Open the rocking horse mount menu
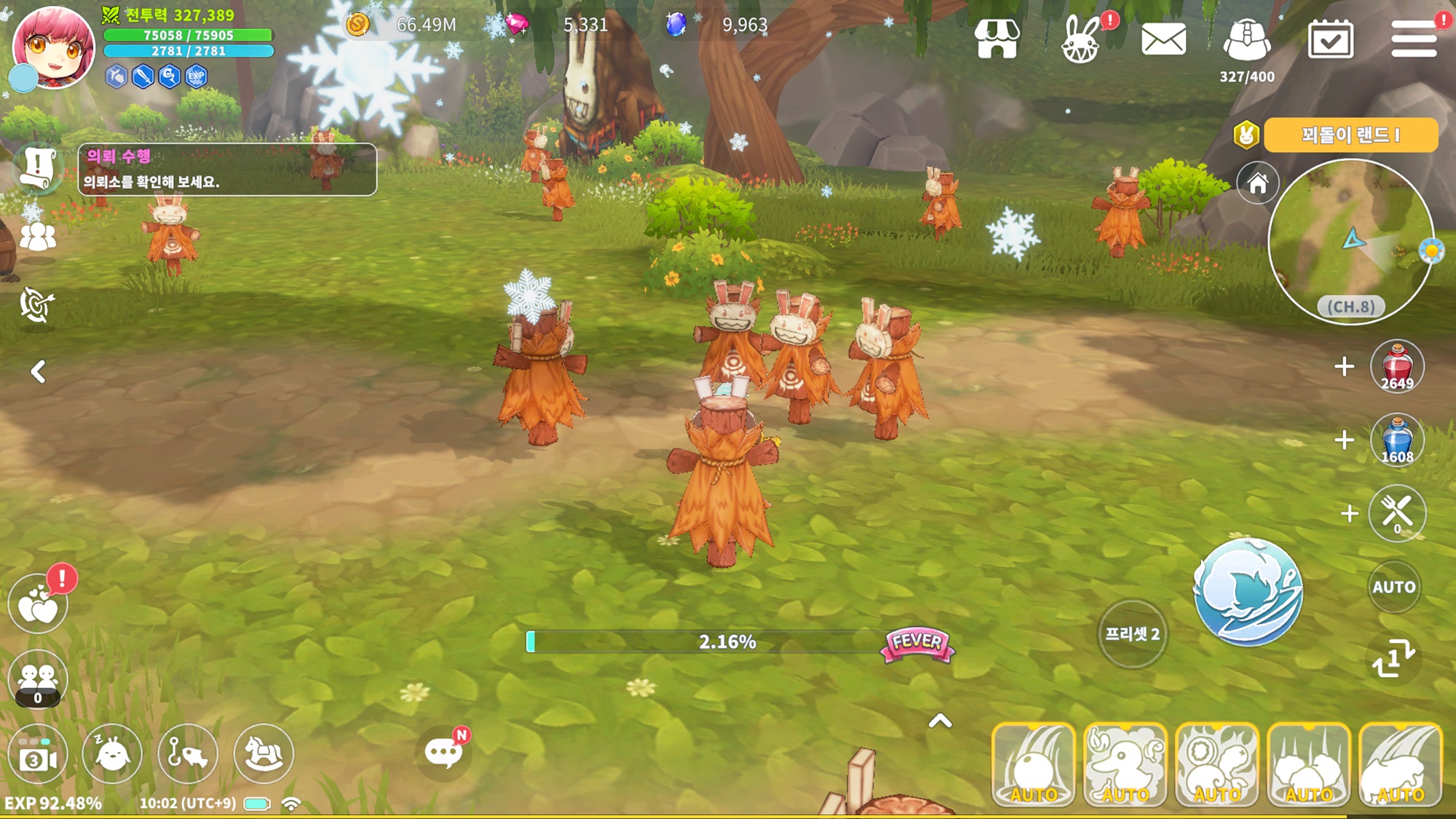Image resolution: width=1456 pixels, height=819 pixels. coord(264,753)
